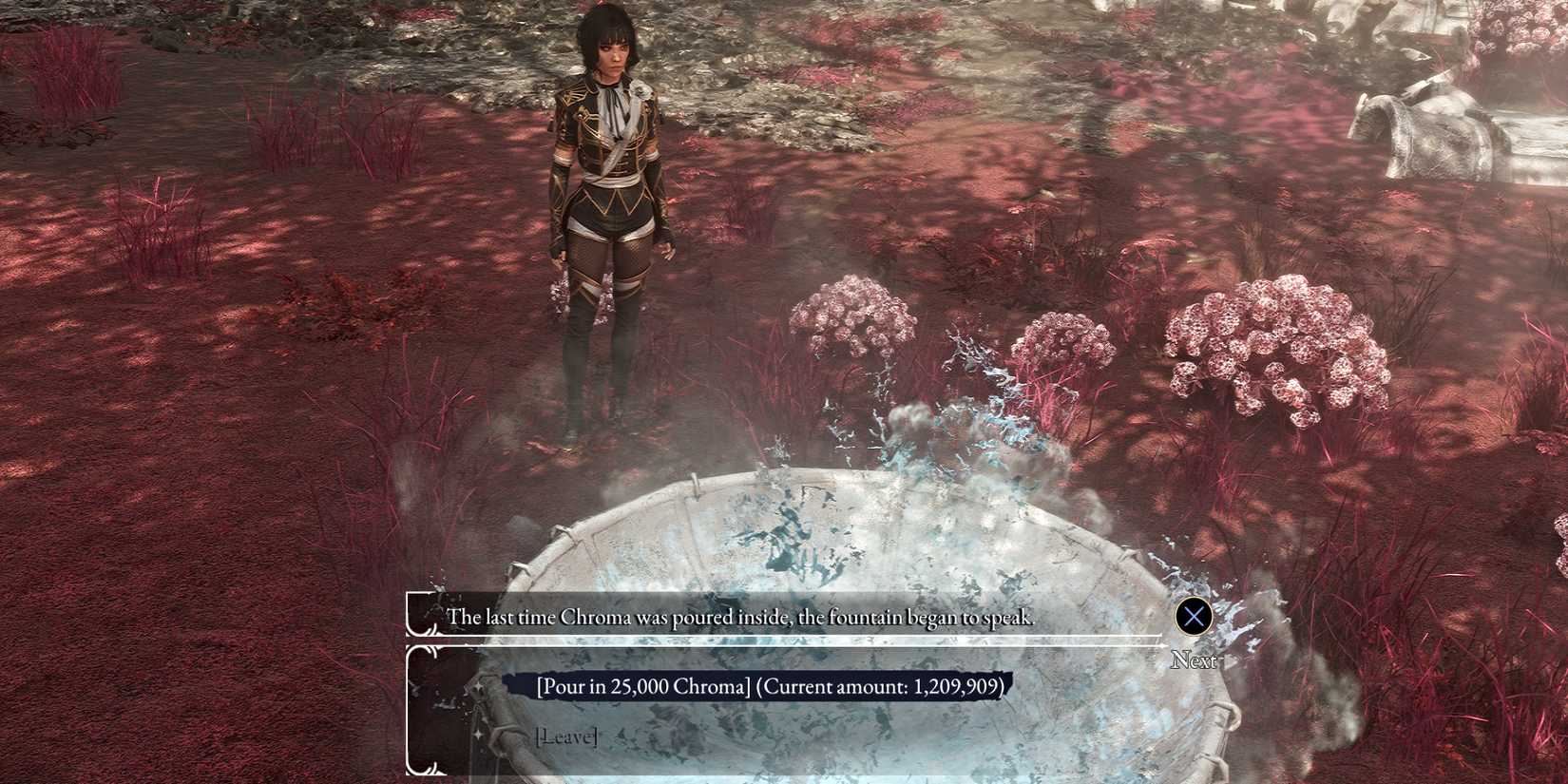Select the Leave dialogue choice
Image resolution: width=1568 pixels, height=784 pixels.
point(566,736)
